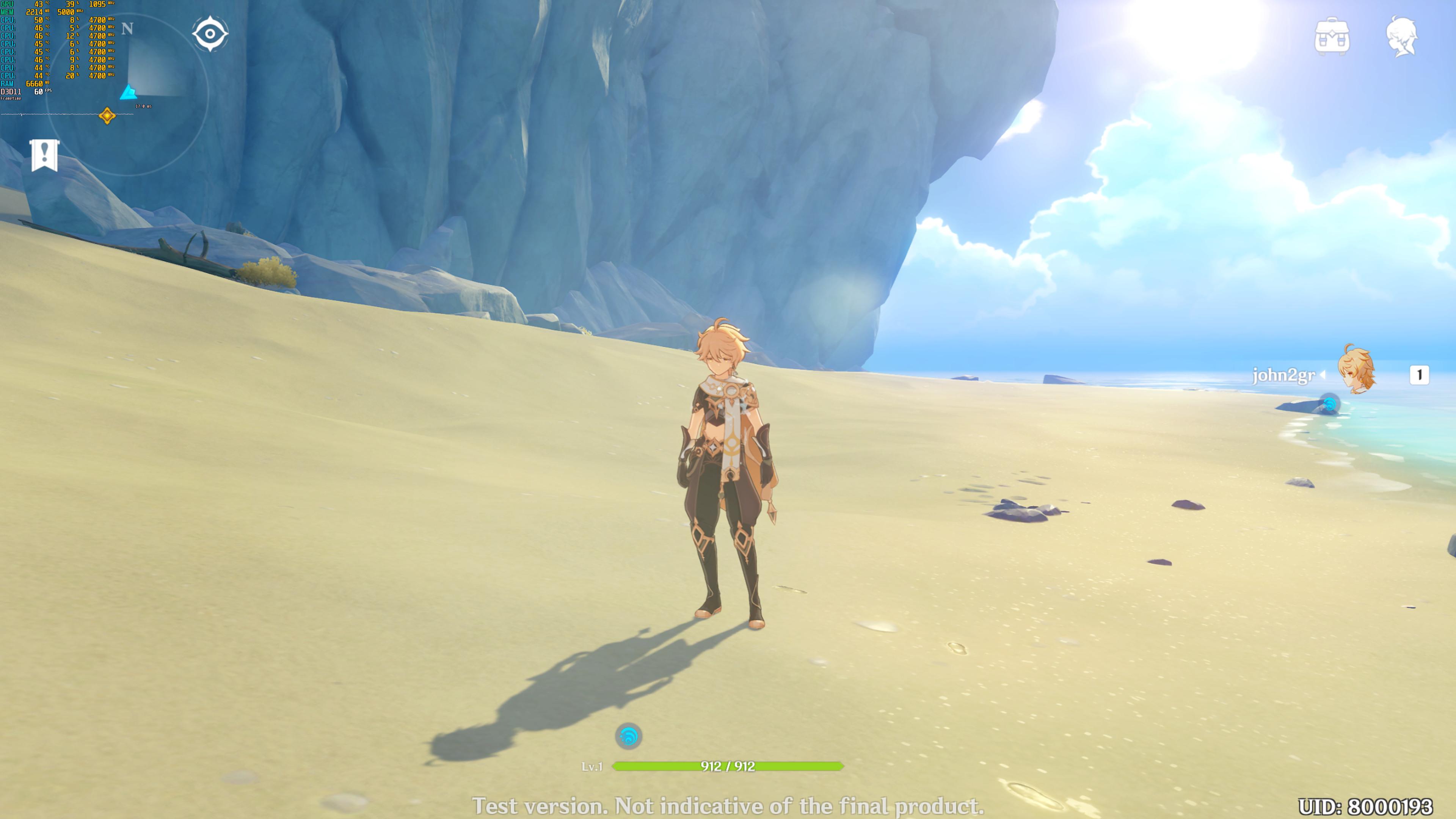This screenshot has height=819, width=1456.
Task: Open the circular minimap
Action: point(127,93)
